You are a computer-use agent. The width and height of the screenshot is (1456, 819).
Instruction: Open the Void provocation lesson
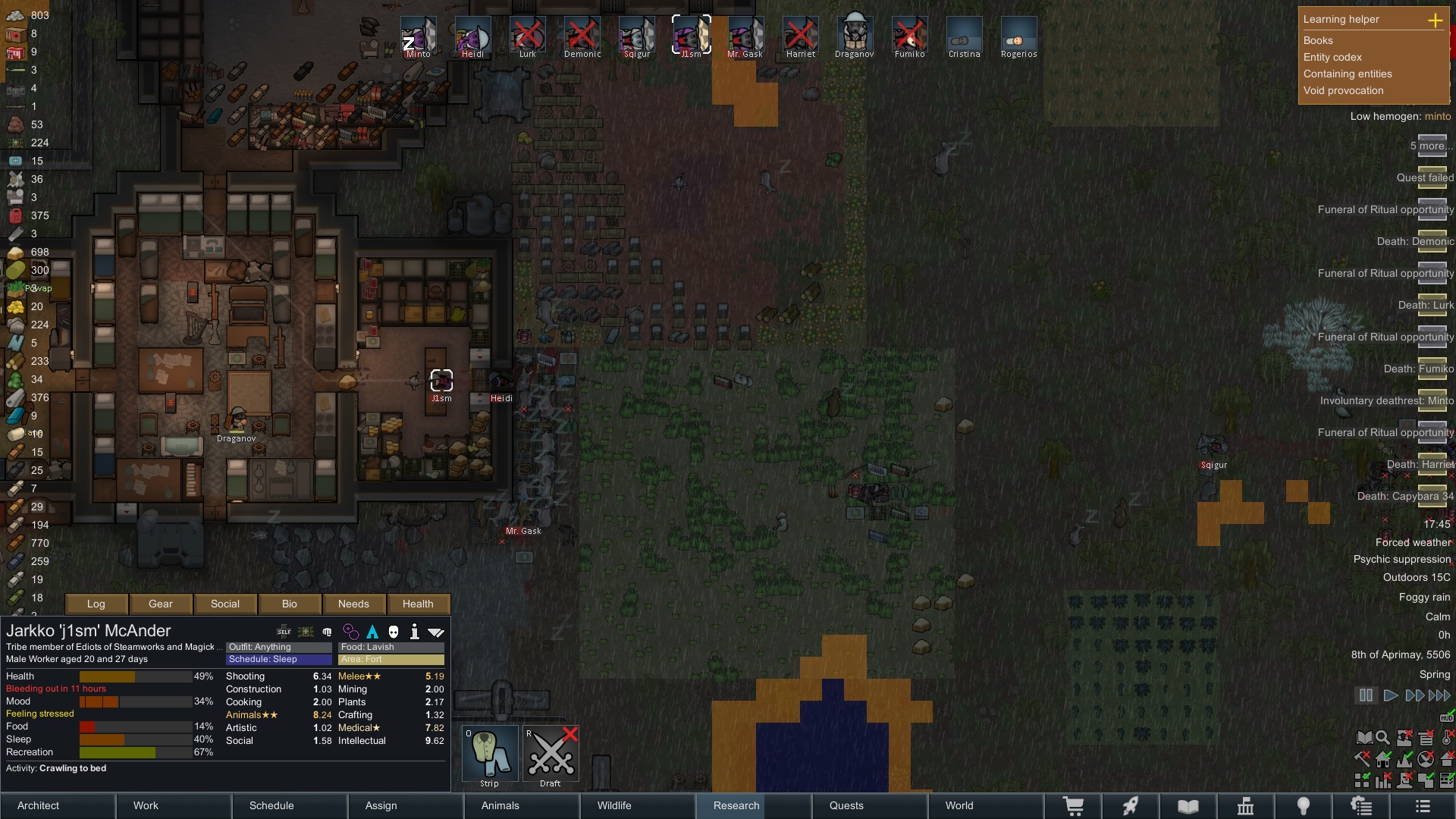(1343, 91)
